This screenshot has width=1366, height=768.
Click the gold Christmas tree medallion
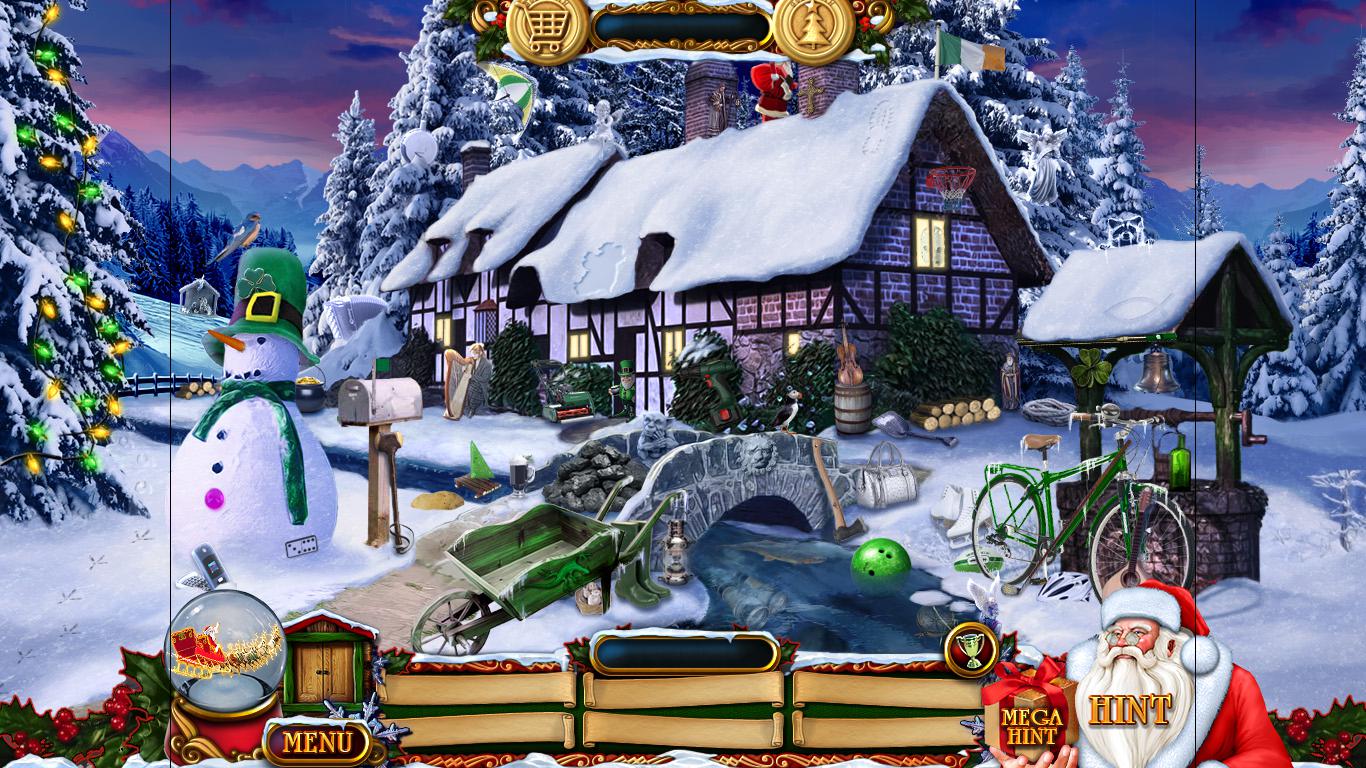point(814,30)
